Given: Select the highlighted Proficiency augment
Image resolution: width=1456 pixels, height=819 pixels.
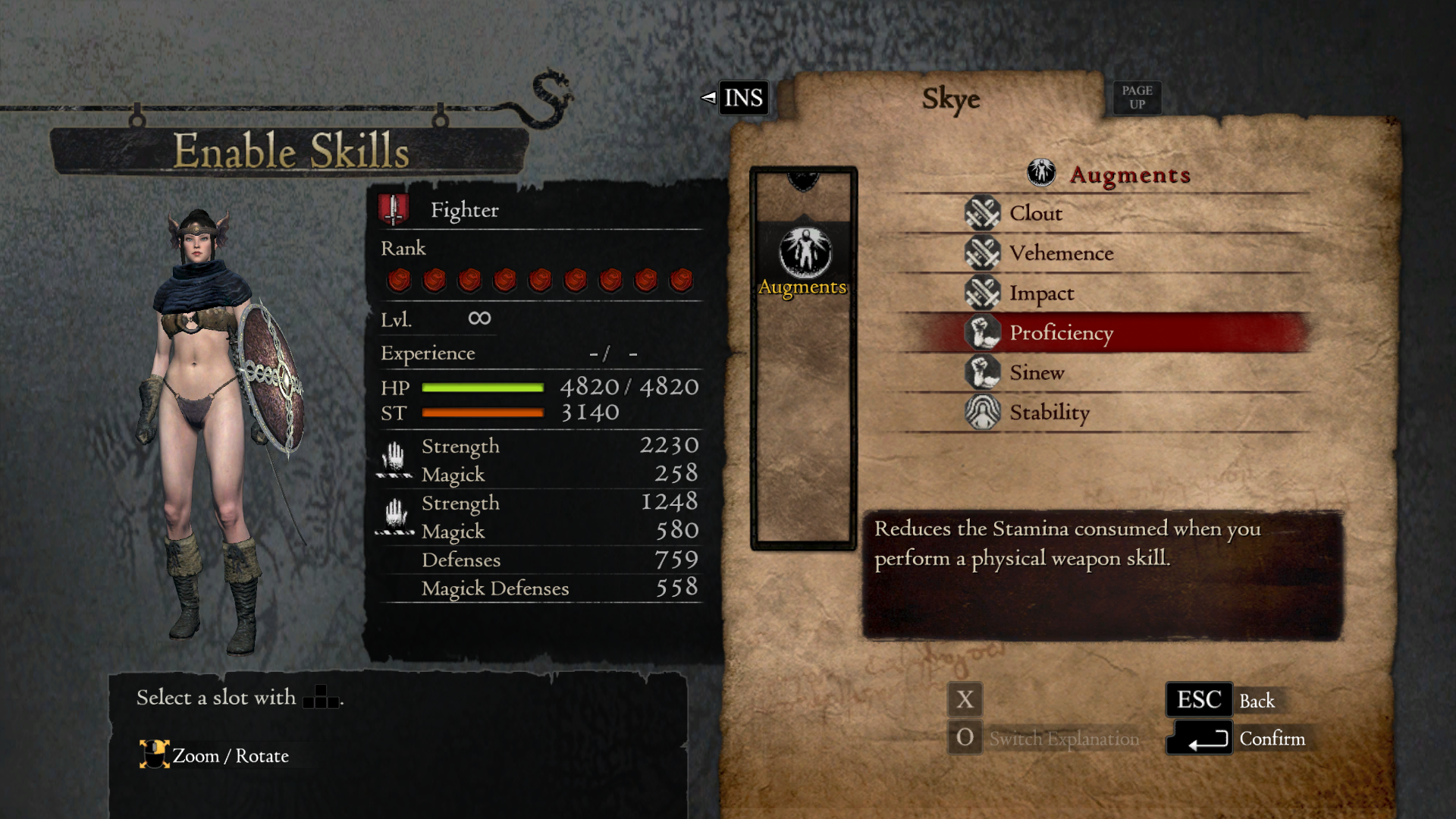Looking at the screenshot, I should [1061, 333].
